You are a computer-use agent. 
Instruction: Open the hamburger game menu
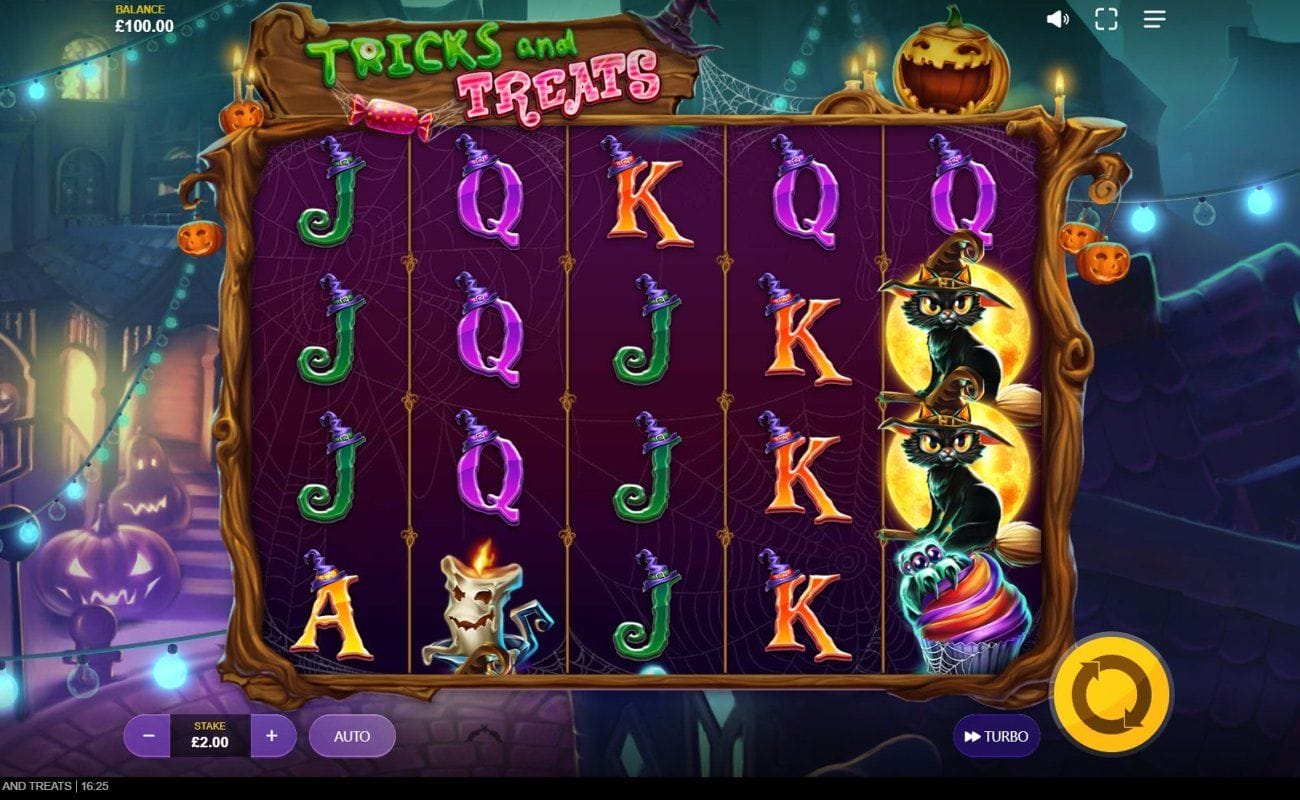click(1154, 17)
